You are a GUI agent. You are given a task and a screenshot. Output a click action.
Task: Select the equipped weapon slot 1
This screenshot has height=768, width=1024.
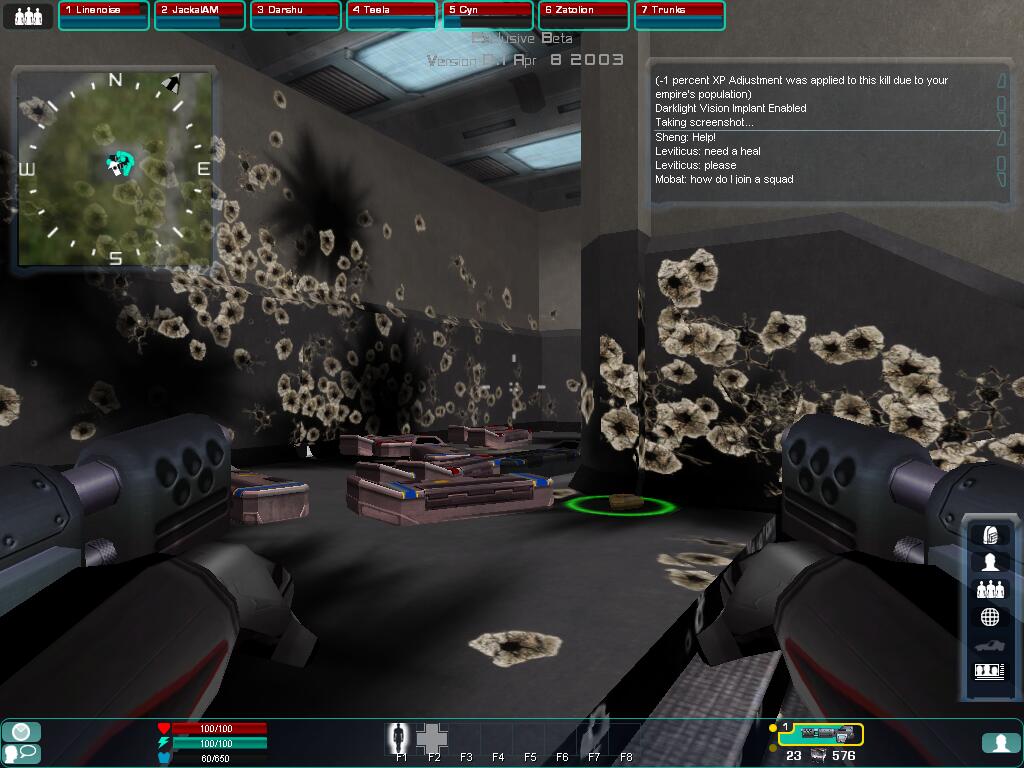pos(820,735)
